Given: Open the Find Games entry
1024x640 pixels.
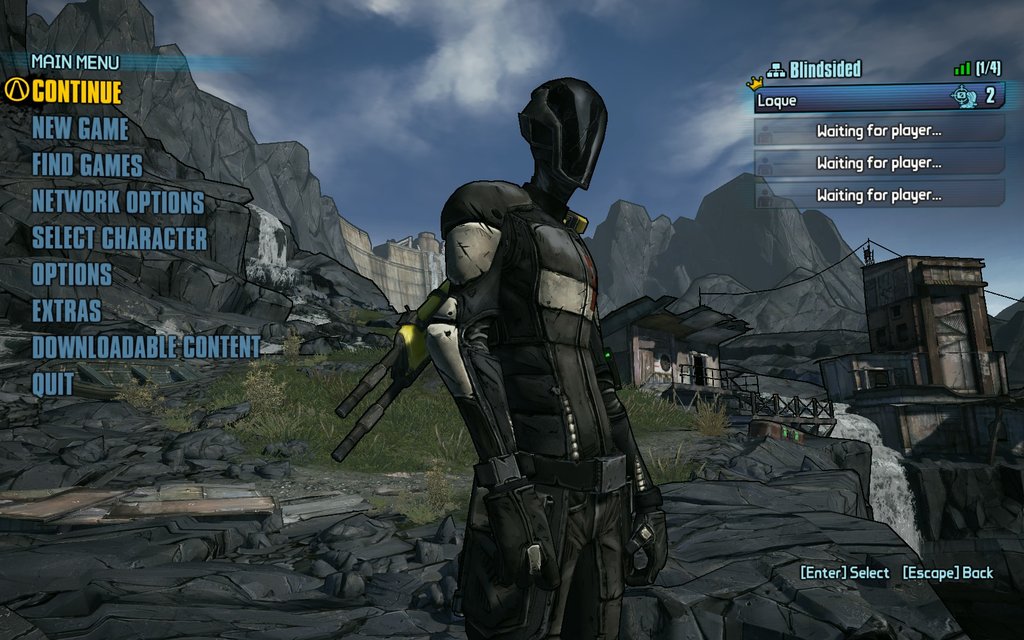Looking at the screenshot, I should pos(87,165).
